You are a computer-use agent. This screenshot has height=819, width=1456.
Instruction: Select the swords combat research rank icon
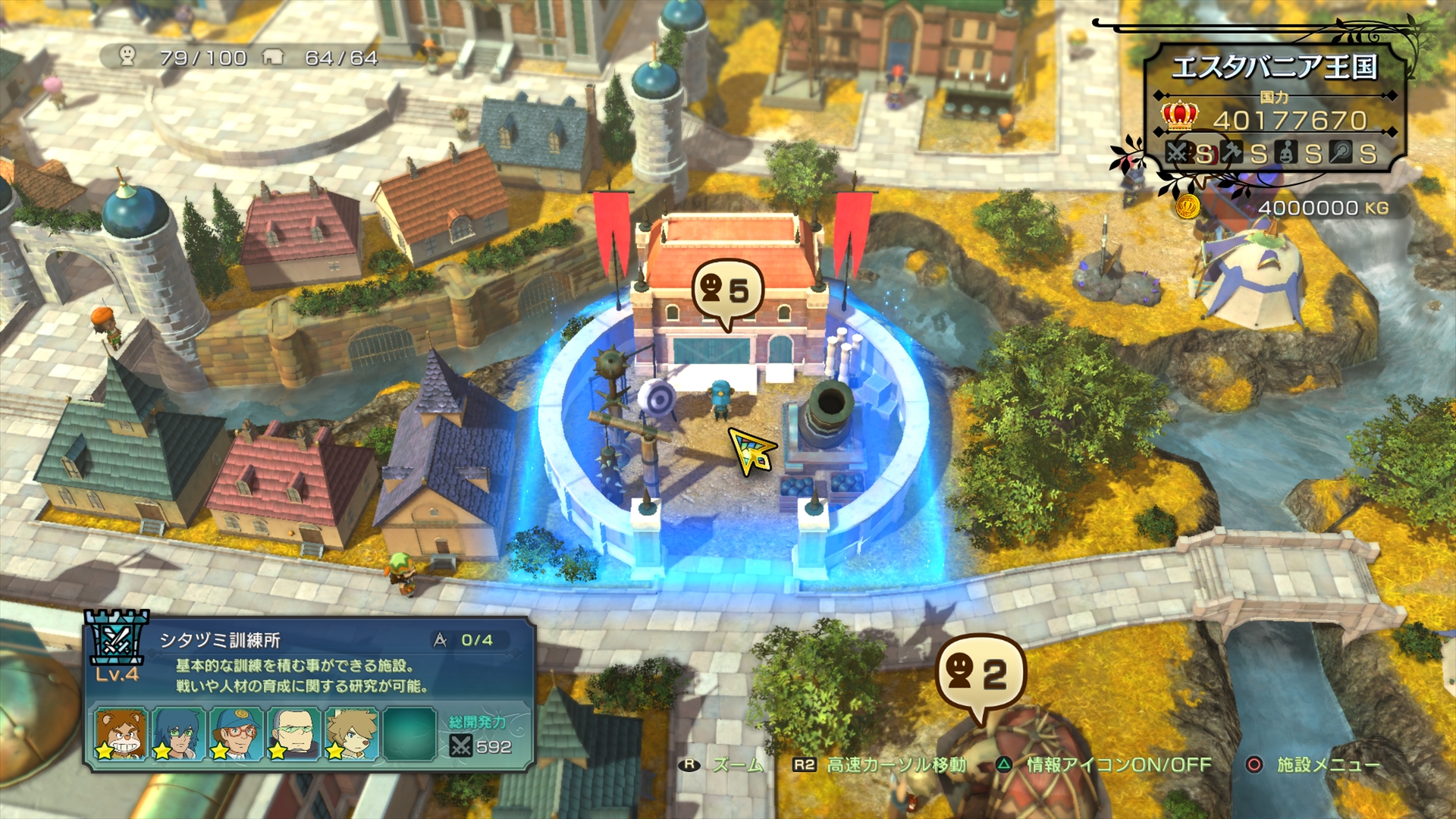click(1177, 152)
